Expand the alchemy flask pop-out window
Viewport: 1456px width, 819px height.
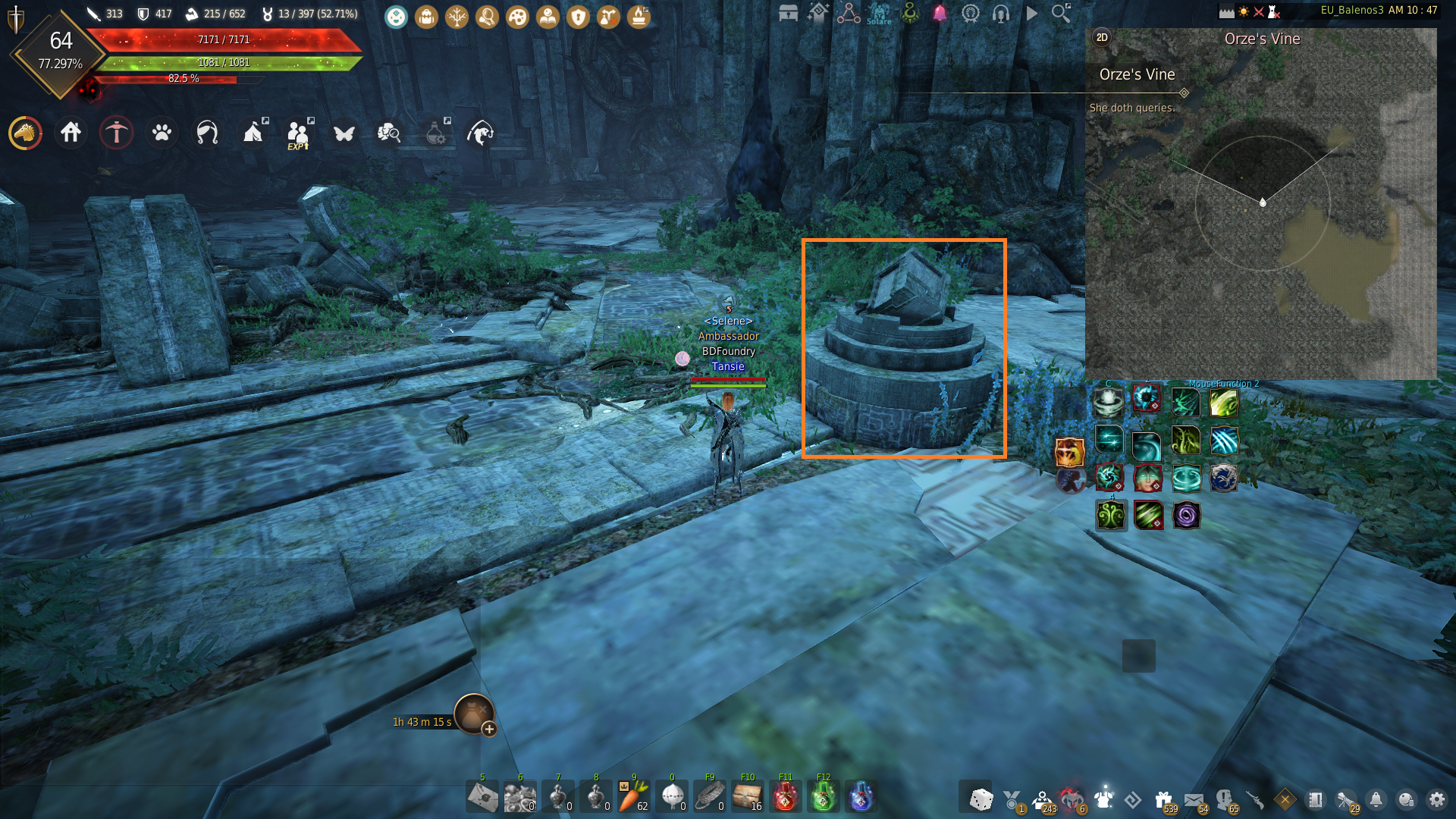pos(448,121)
